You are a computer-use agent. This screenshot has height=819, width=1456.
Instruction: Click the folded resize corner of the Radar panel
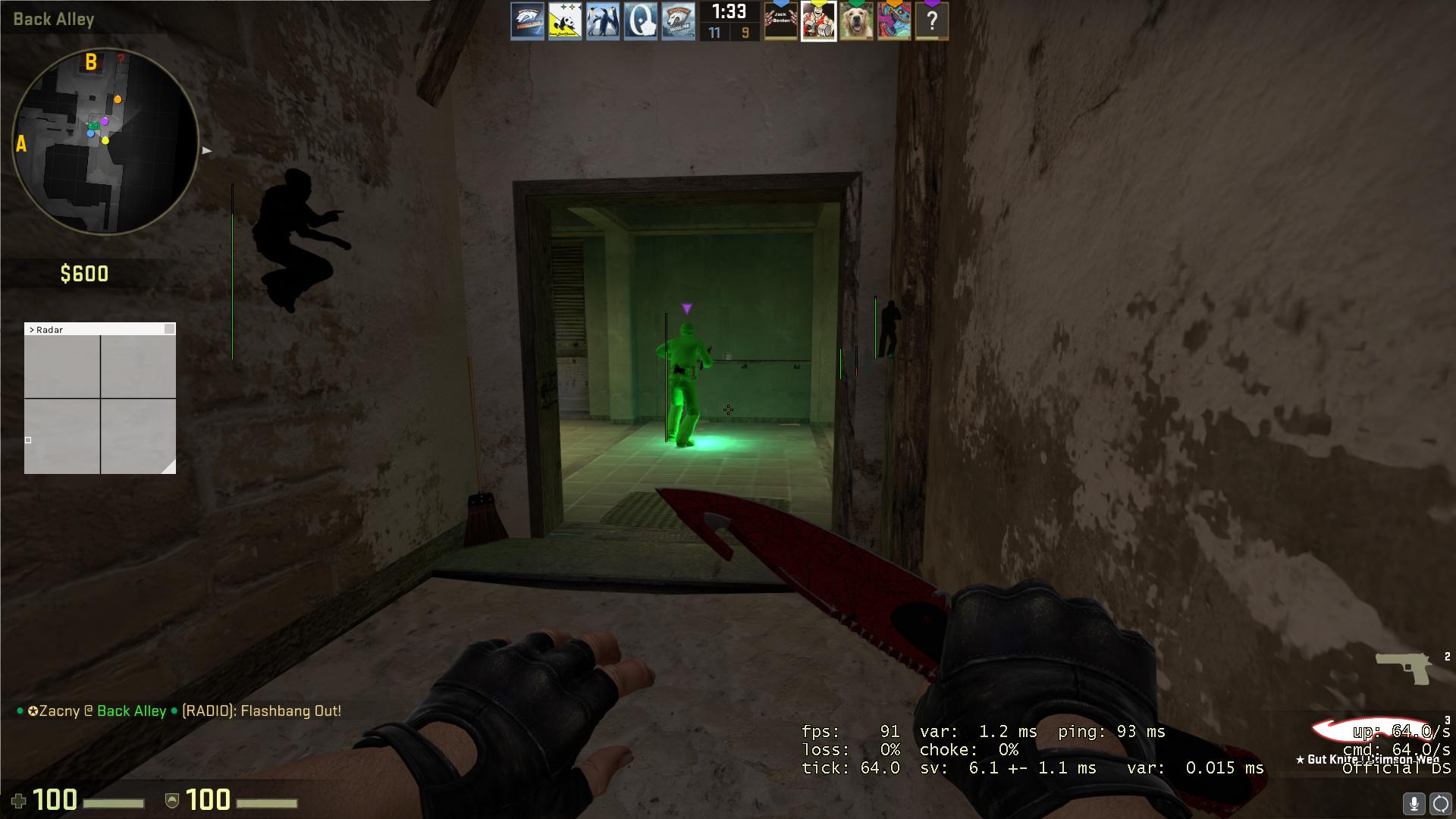point(170,466)
